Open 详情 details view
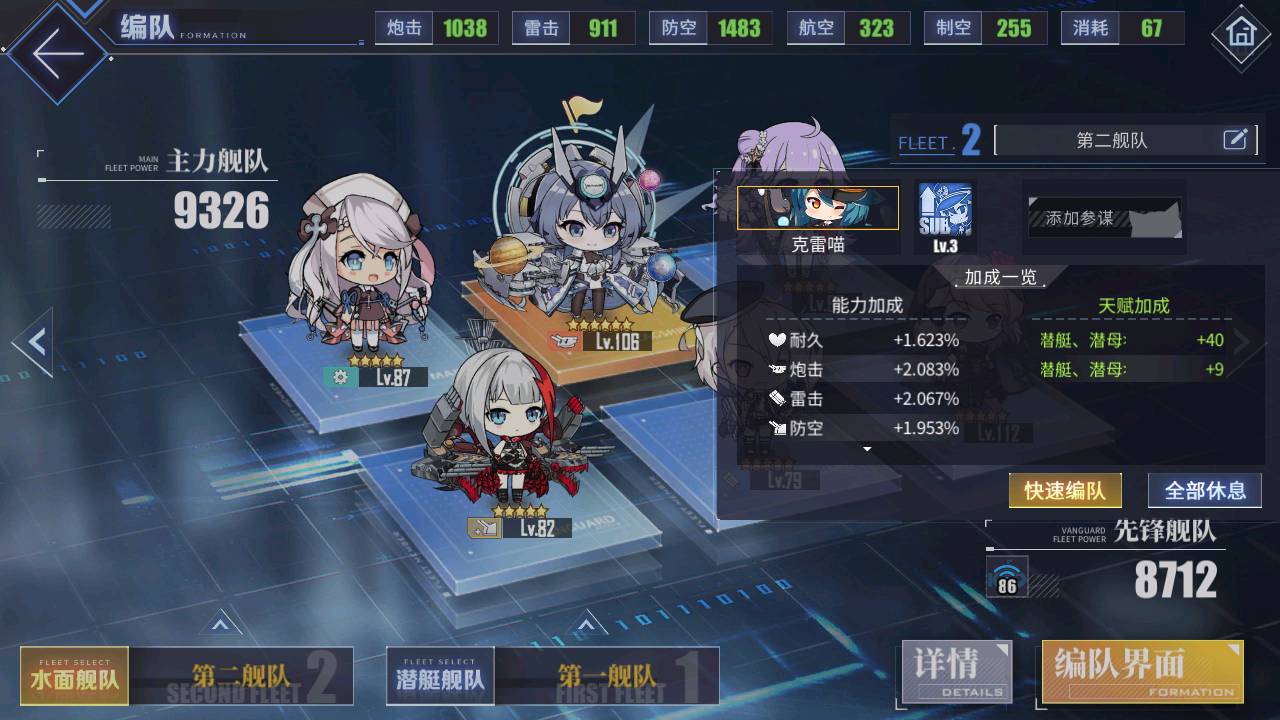Image resolution: width=1280 pixels, height=720 pixels. coord(957,671)
